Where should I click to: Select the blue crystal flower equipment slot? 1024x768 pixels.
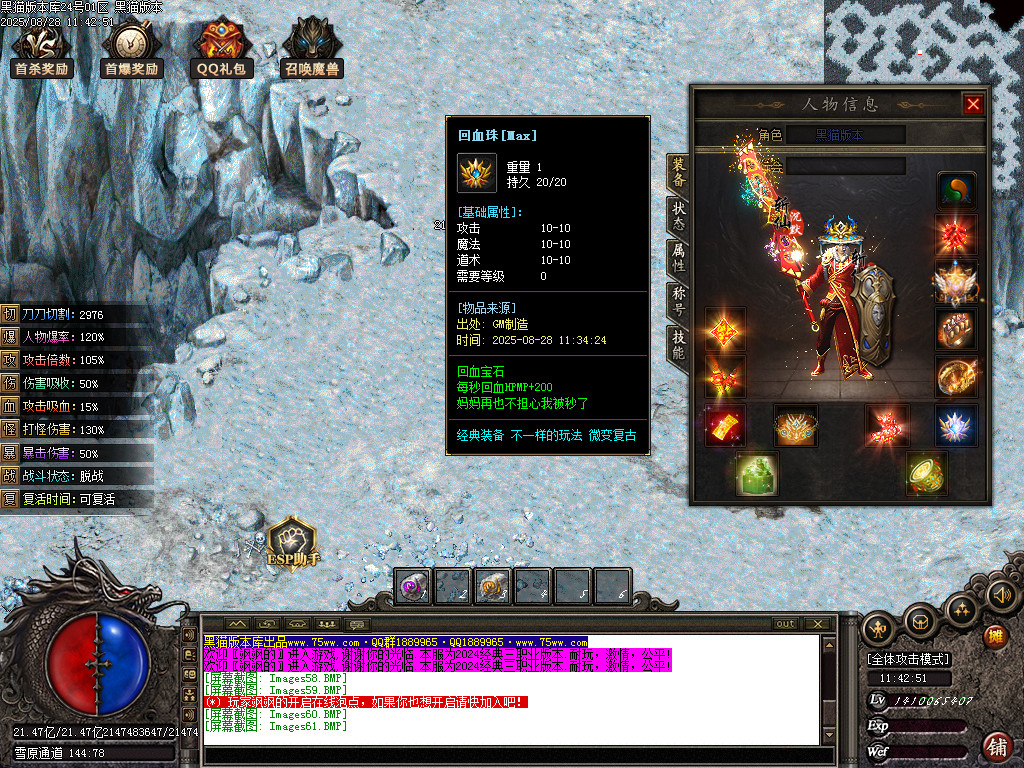pos(956,425)
